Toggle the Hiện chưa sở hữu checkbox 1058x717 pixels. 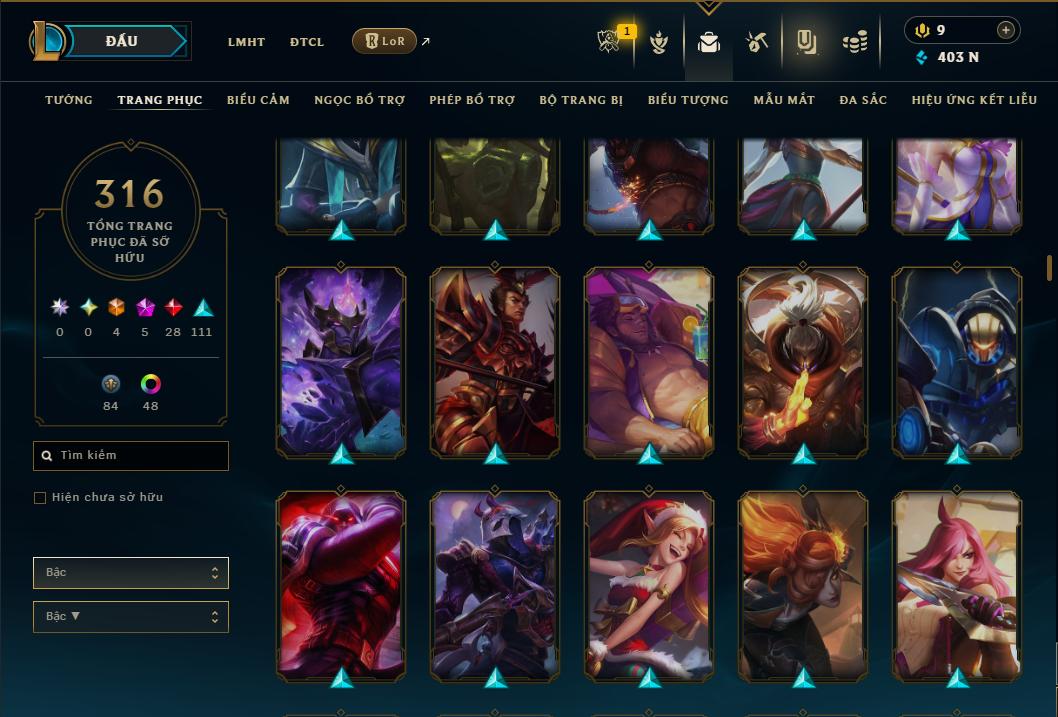[x=40, y=498]
